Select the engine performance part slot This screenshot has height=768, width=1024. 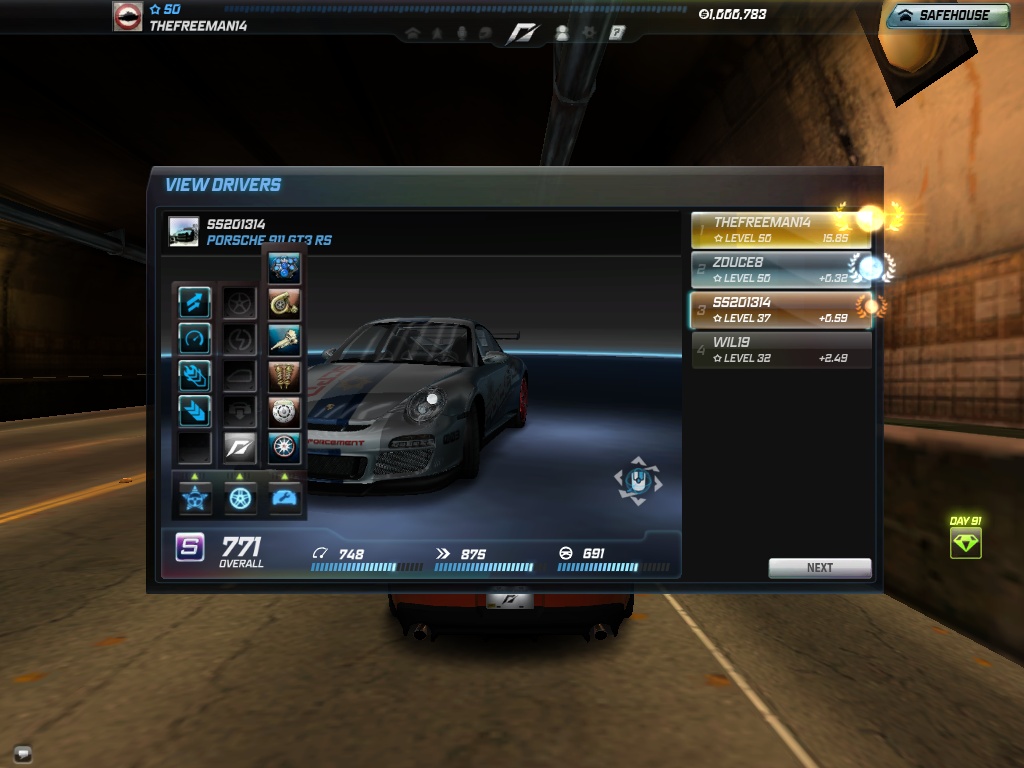click(x=285, y=269)
